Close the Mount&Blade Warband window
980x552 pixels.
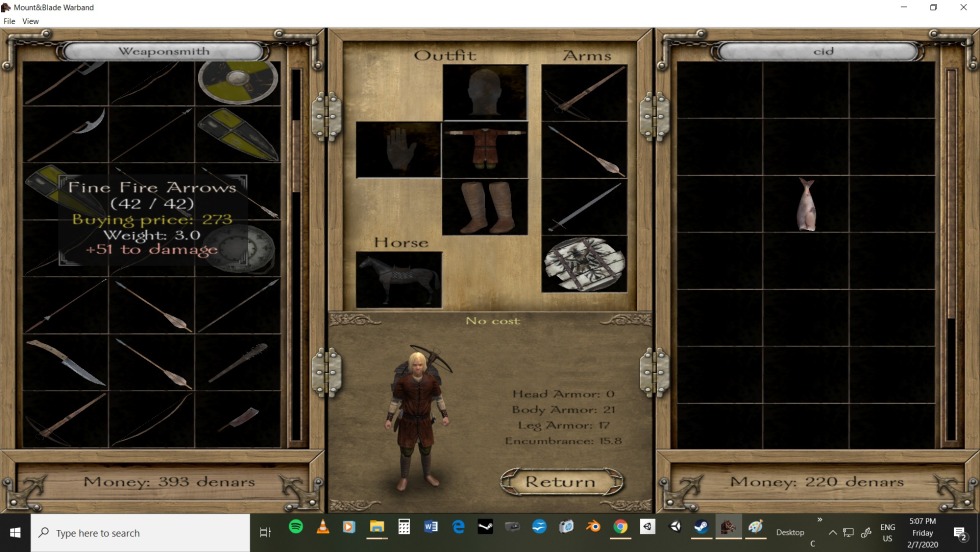pos(962,7)
